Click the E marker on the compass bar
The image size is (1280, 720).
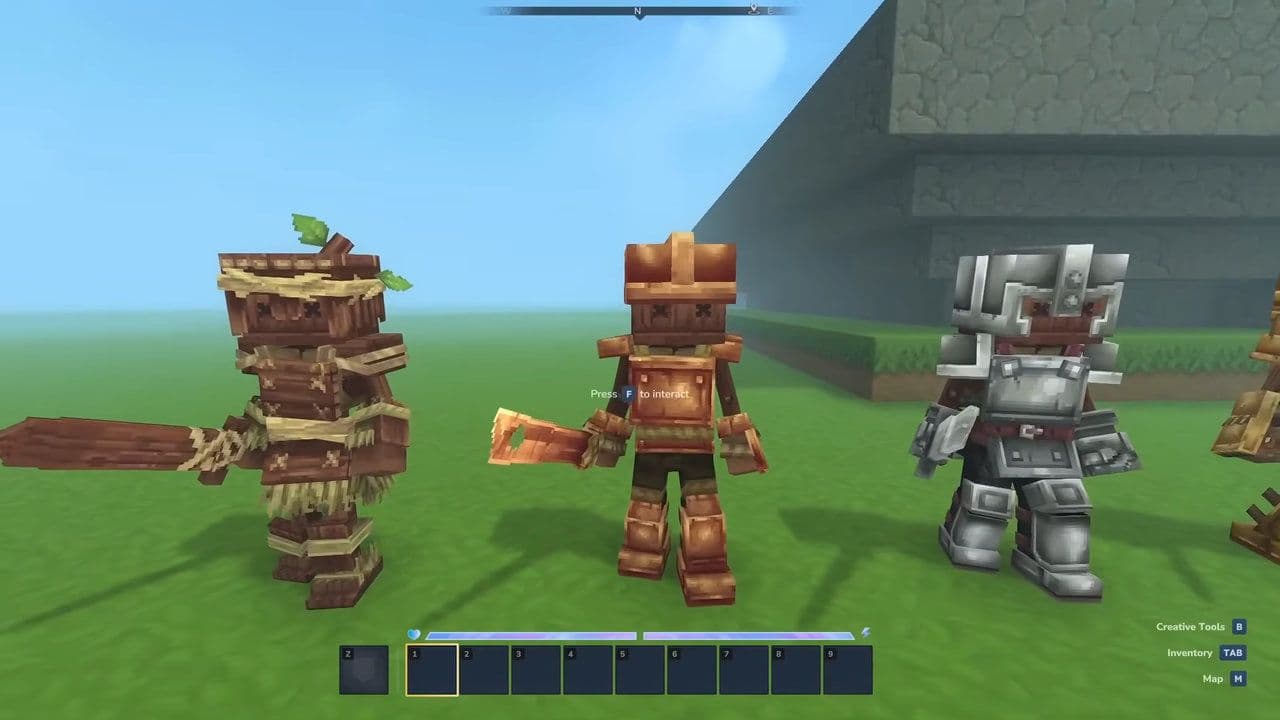(x=770, y=11)
